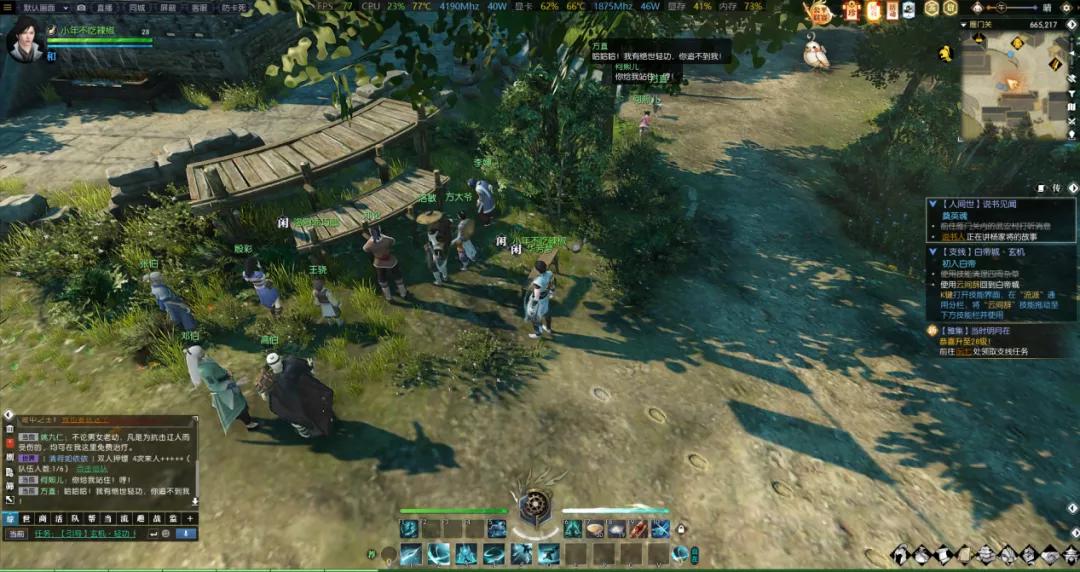The image size is (1080, 572).
Task: Open the overlay hamburger menu
Action: pyautogui.click(x=9, y=7)
